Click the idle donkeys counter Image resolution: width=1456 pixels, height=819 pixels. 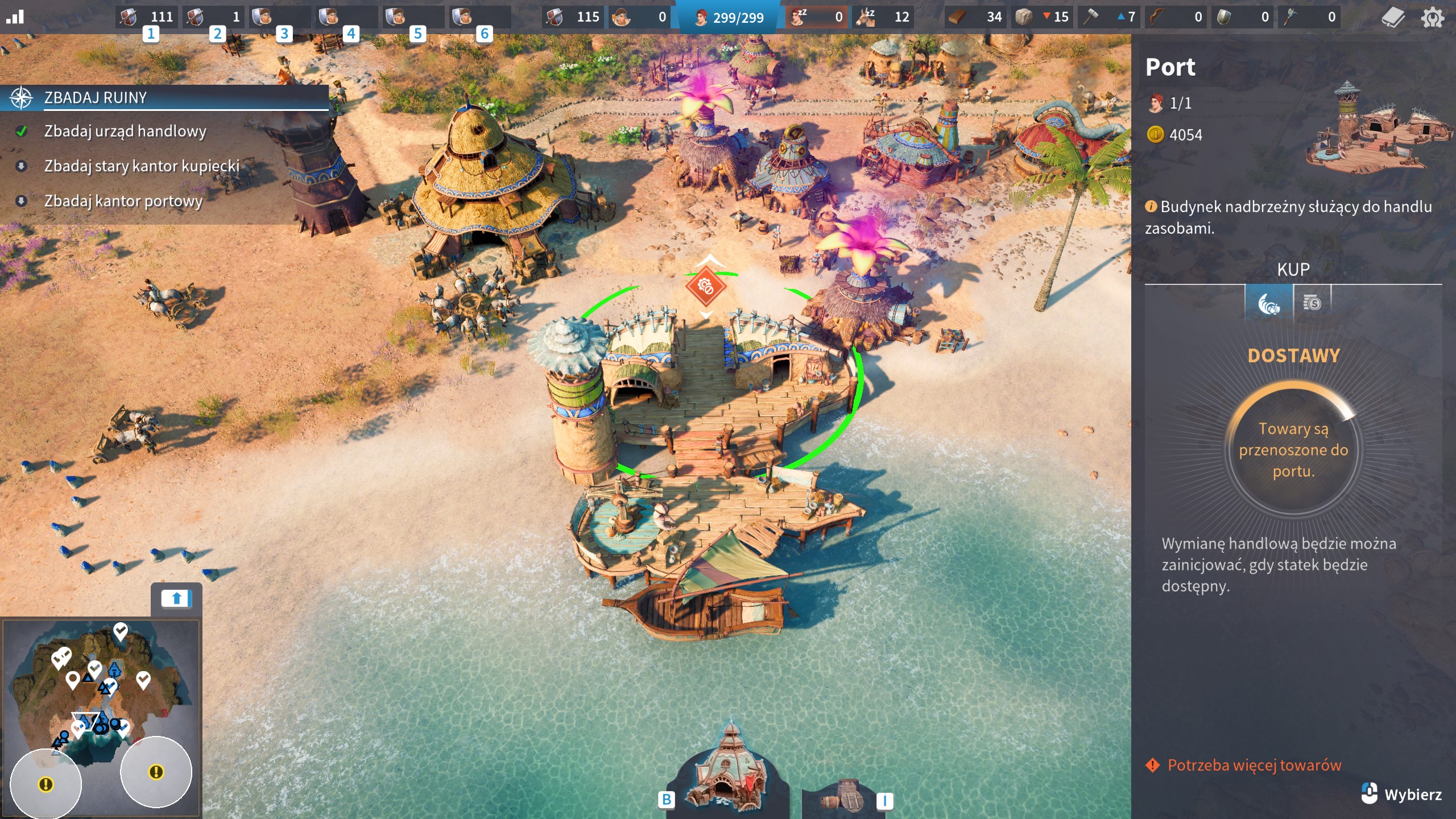(x=883, y=17)
